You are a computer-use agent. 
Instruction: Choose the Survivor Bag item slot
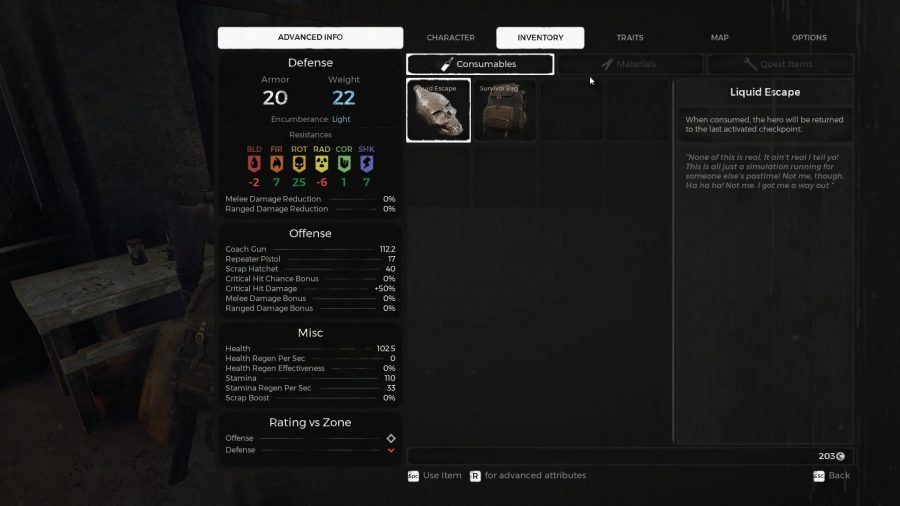coord(503,110)
